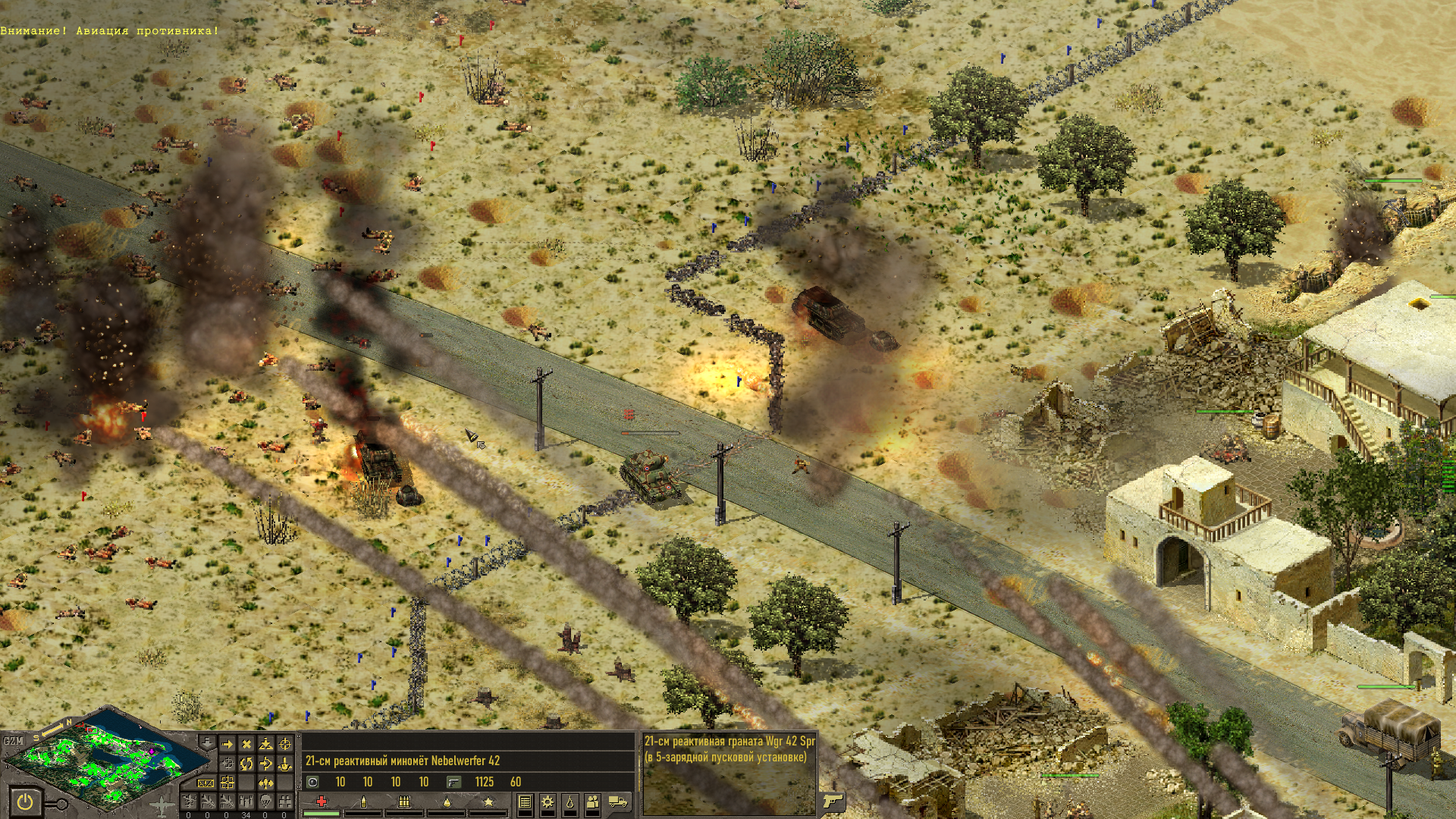Click the GZM label plate
Viewport: 1456px width, 819px height.
pyautogui.click(x=13, y=740)
